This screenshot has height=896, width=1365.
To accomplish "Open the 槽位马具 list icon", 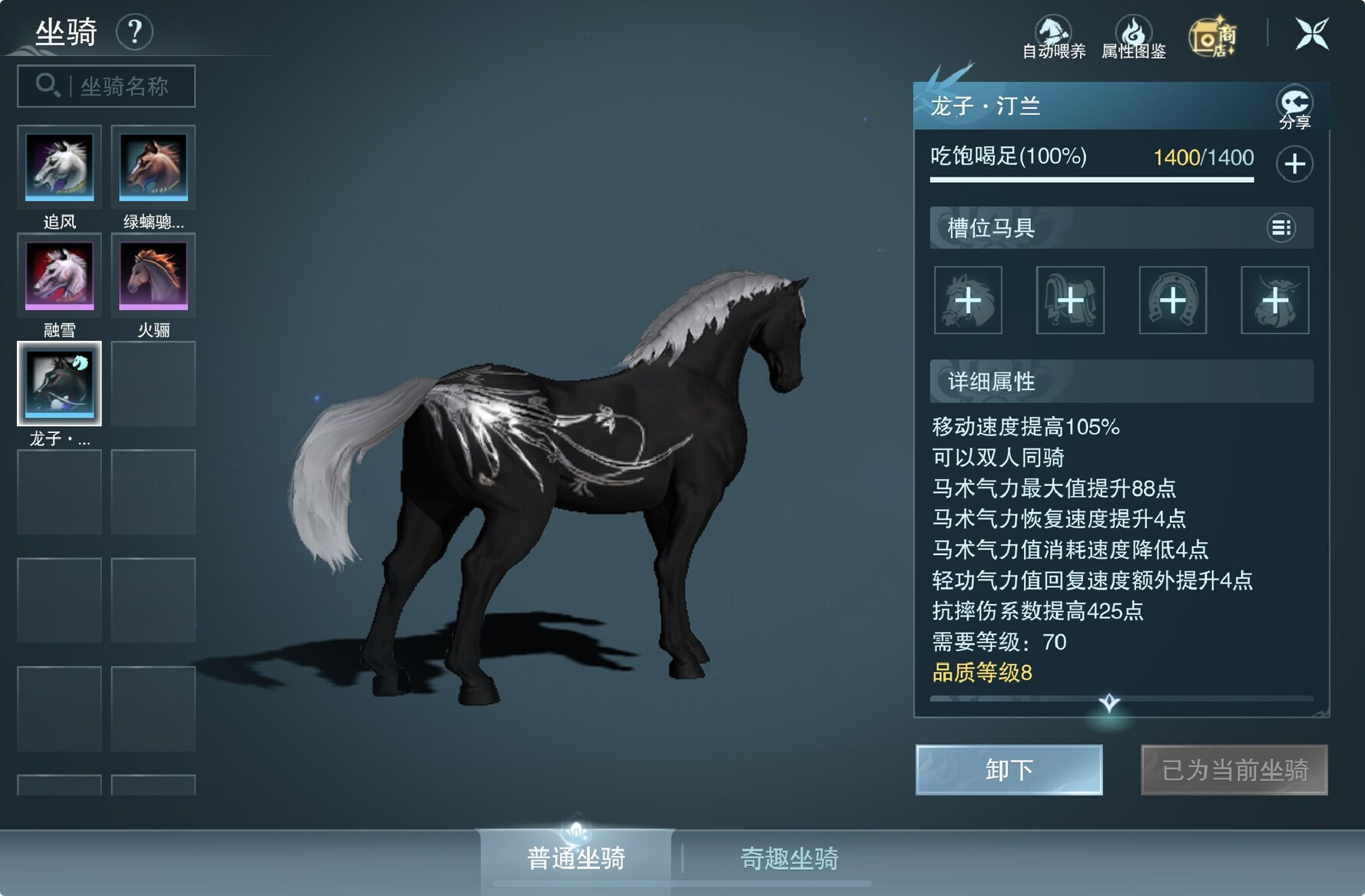I will 1281,227.
